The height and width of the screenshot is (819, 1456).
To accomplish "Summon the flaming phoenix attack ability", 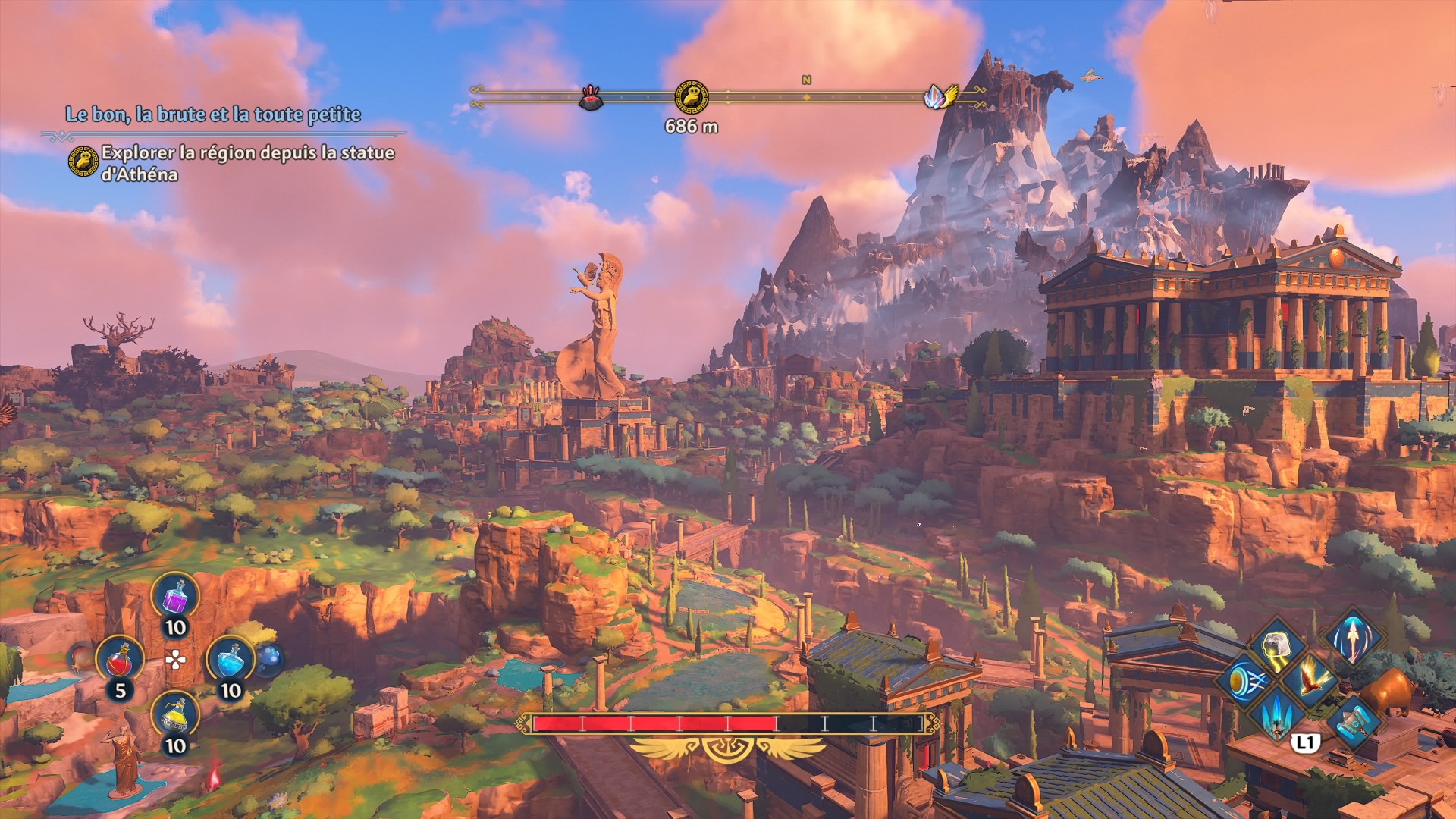I will (x=1312, y=678).
